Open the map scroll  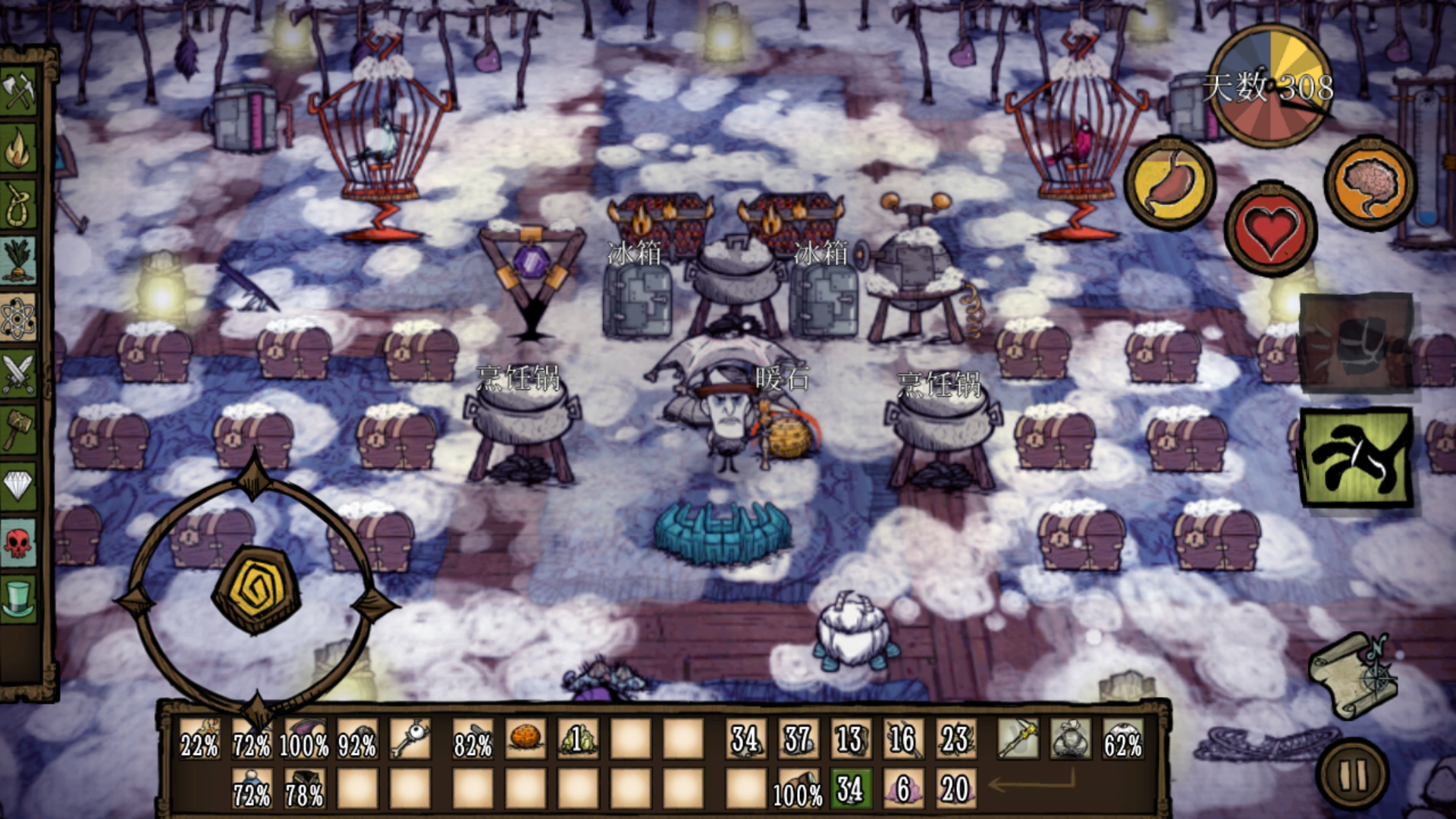click(x=1355, y=675)
